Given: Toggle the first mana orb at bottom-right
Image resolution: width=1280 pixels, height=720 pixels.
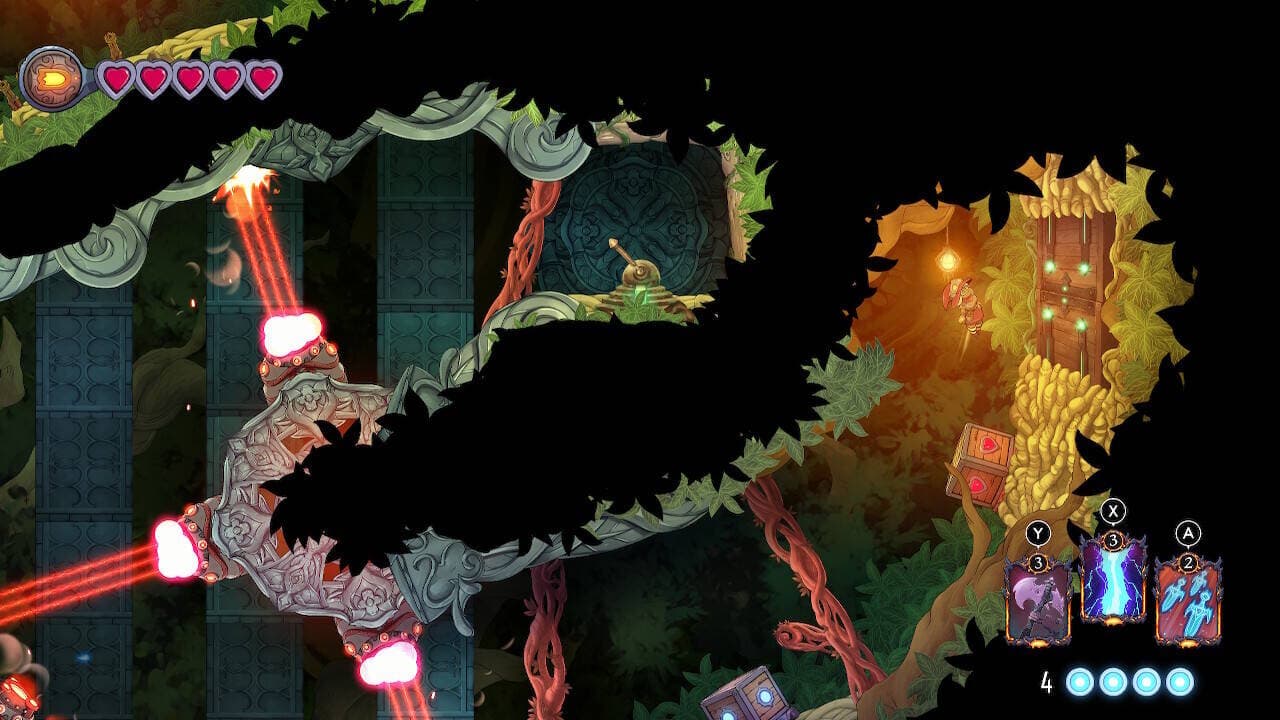Looking at the screenshot, I should (1078, 681).
